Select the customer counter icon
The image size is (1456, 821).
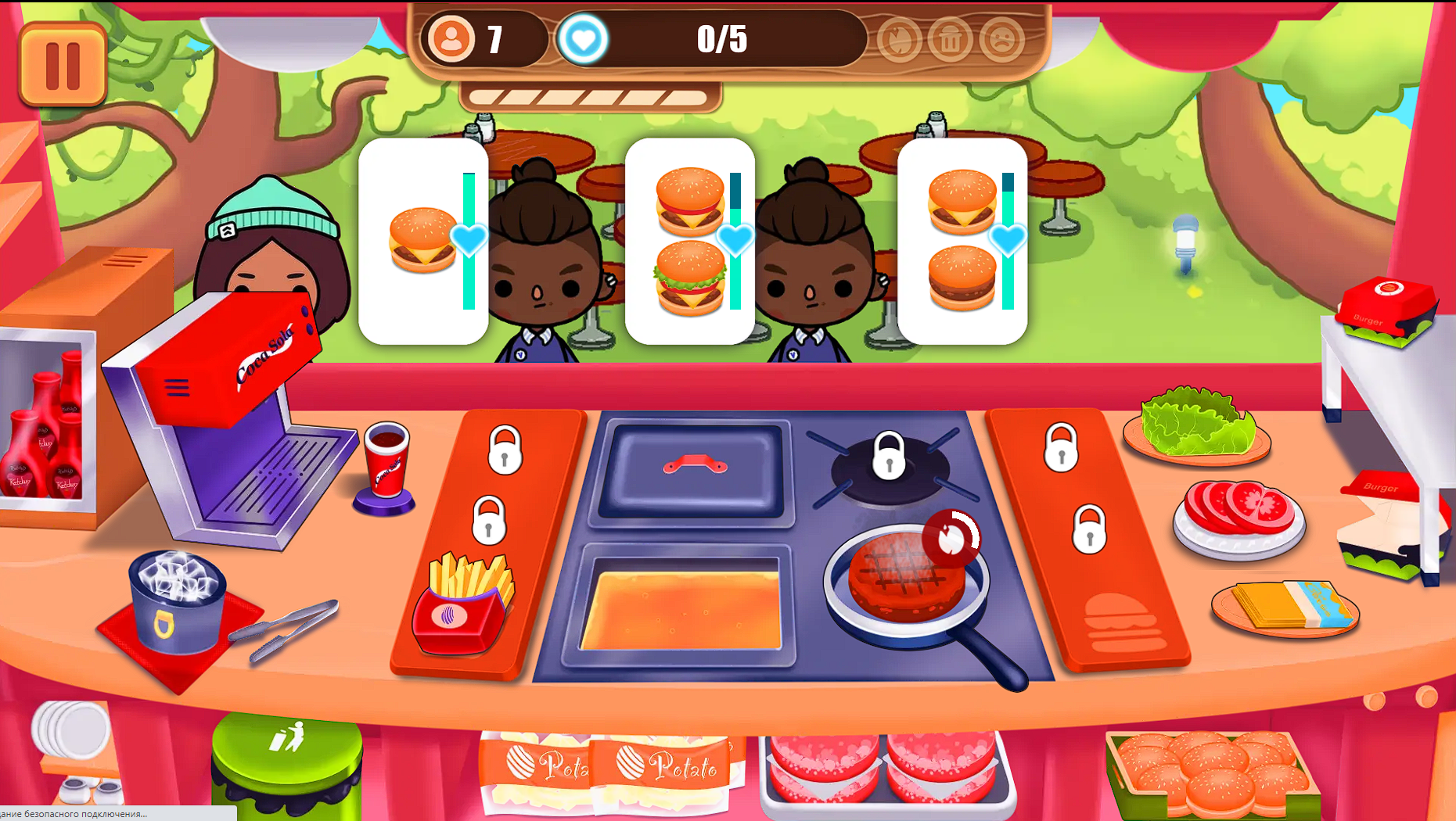(x=450, y=36)
